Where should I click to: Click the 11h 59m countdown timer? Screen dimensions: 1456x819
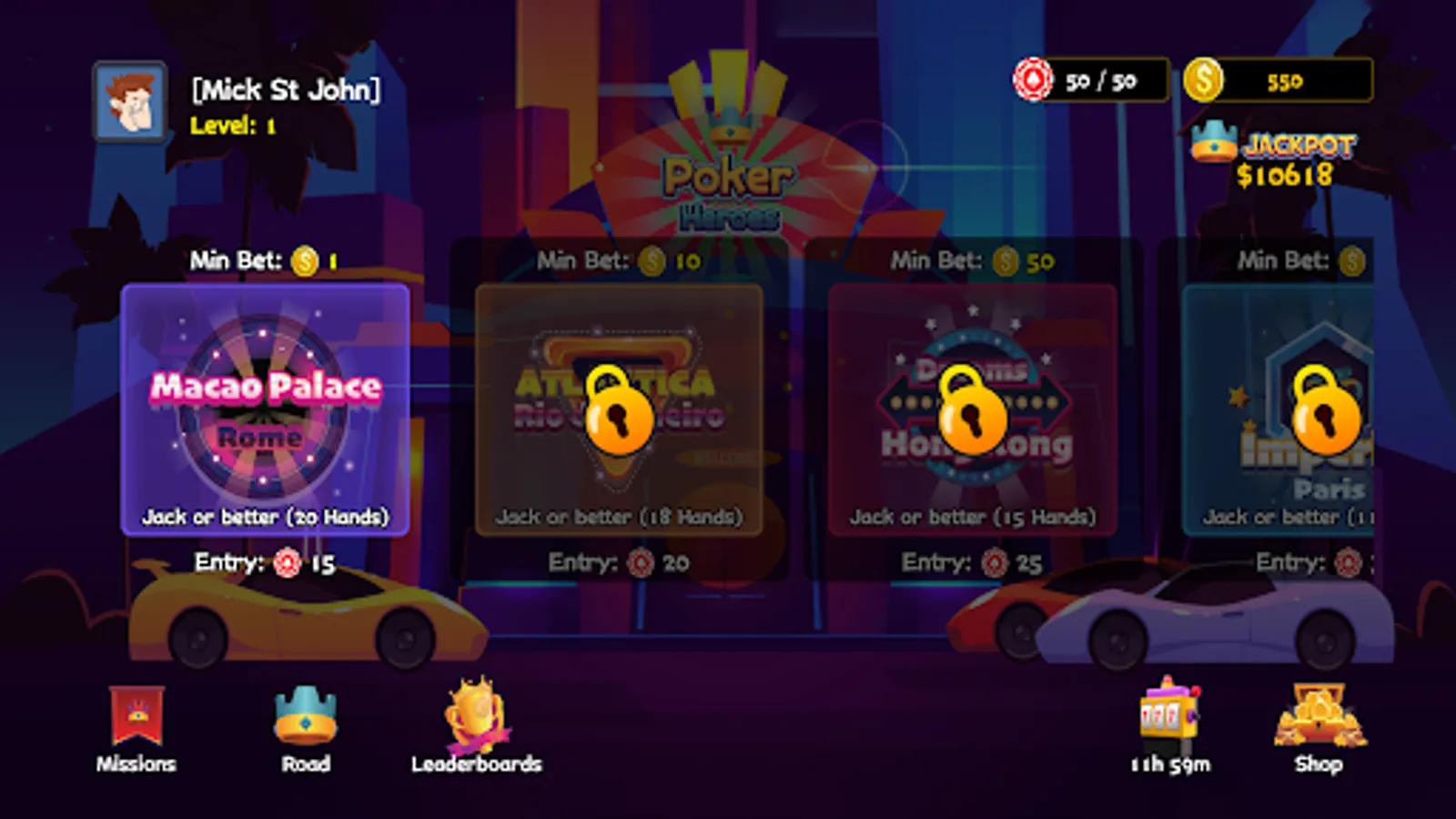coord(1169,764)
